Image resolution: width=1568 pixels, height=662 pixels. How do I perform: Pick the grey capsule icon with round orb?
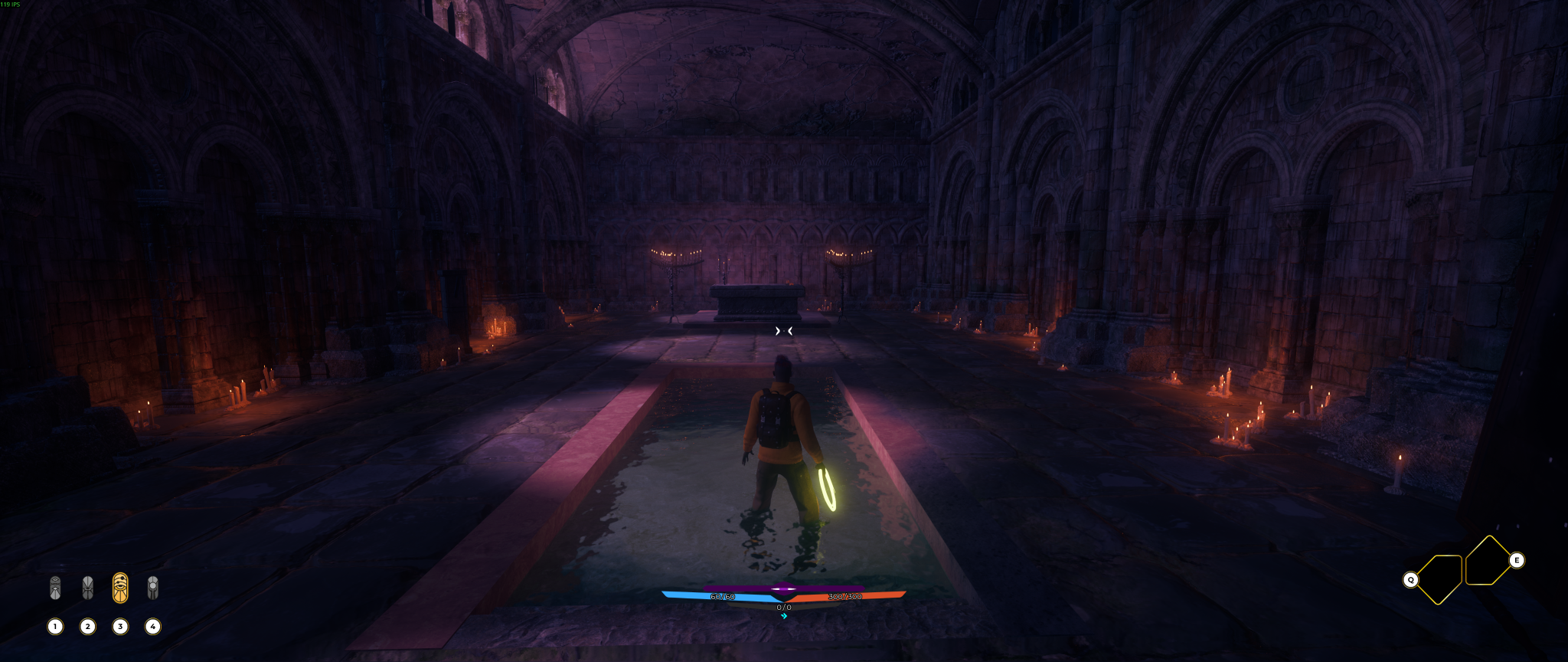coord(153,588)
